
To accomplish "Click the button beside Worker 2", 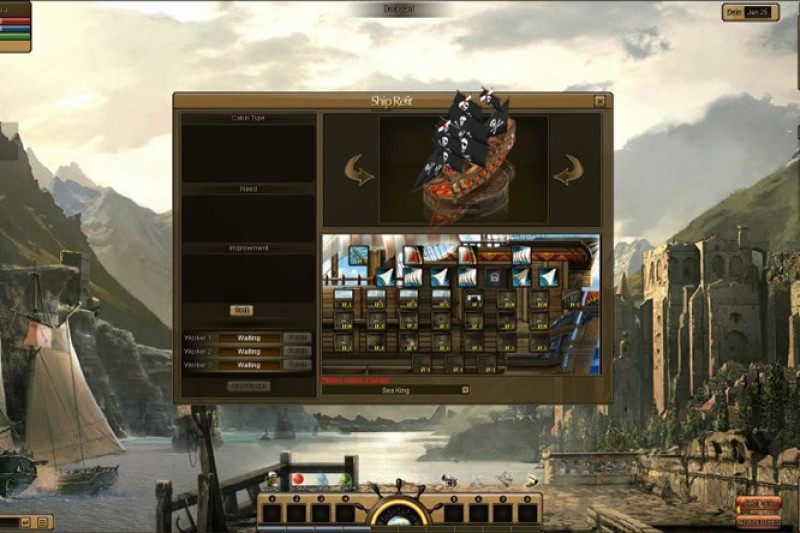I will tap(297, 352).
